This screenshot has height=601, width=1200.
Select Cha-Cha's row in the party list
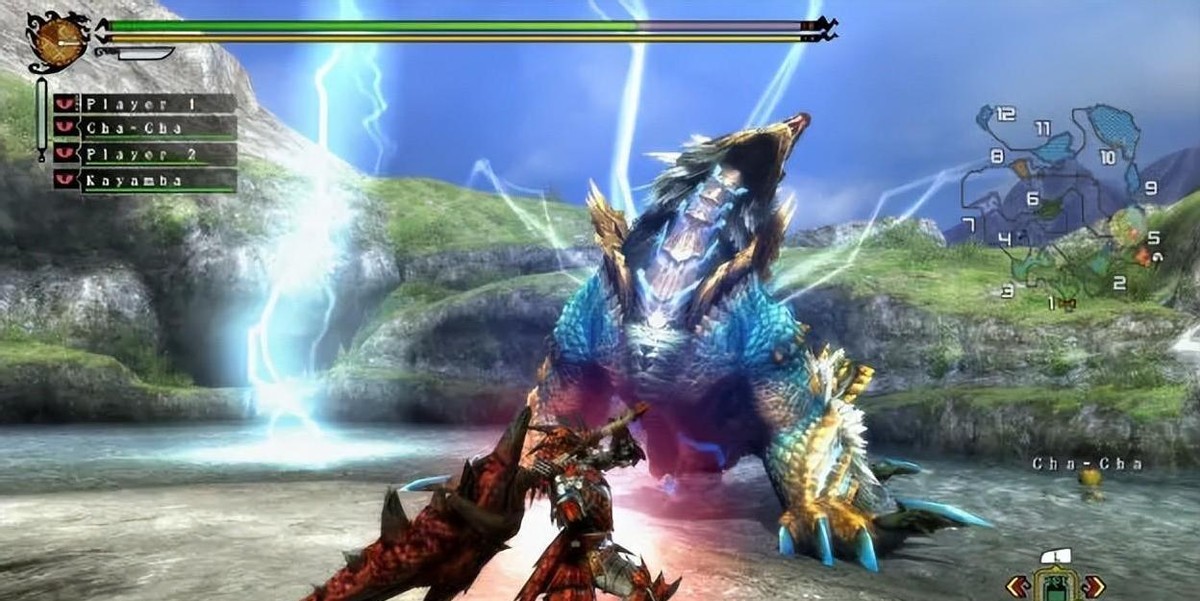pyautogui.click(x=145, y=128)
